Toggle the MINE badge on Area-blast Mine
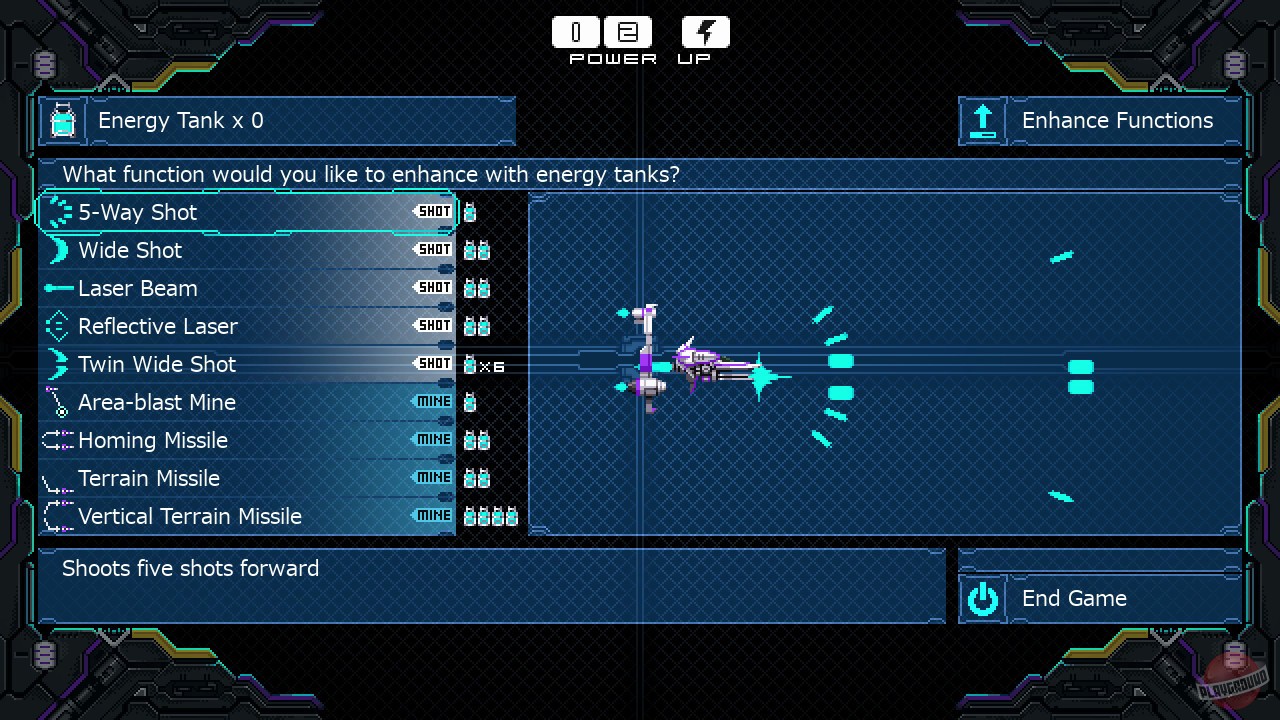This screenshot has height=720, width=1280. (x=433, y=401)
